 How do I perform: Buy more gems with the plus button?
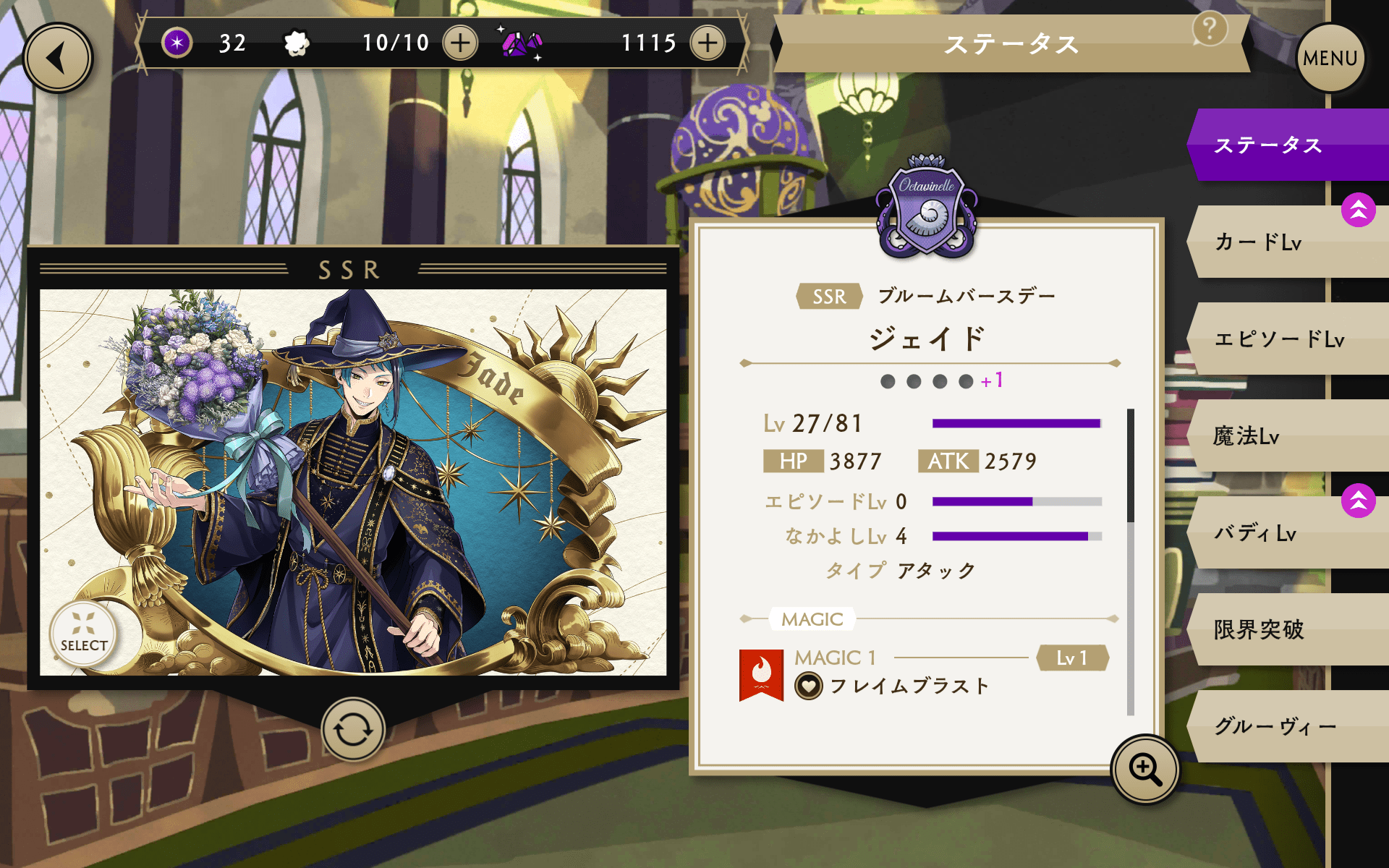click(x=708, y=43)
